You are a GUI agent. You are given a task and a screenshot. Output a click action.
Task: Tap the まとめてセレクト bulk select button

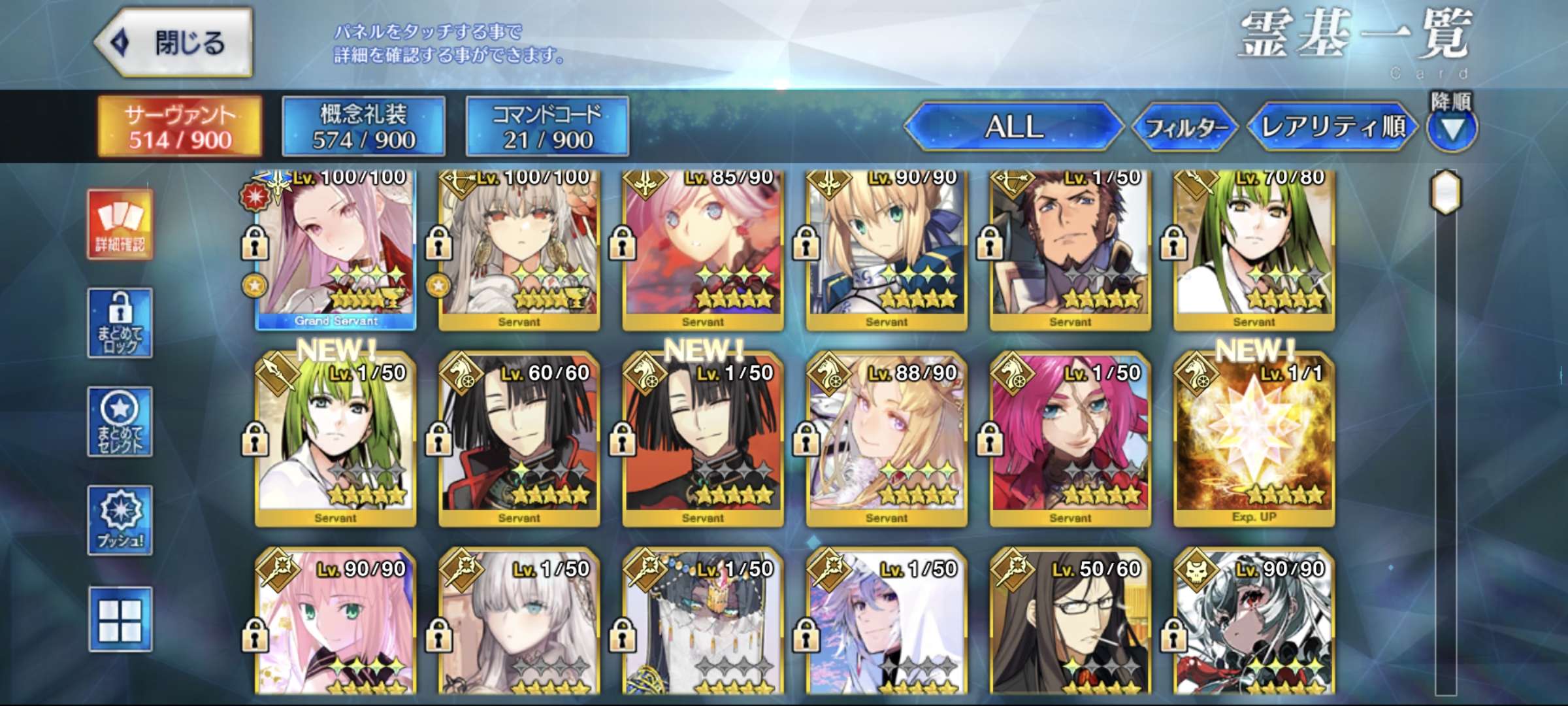[120, 422]
